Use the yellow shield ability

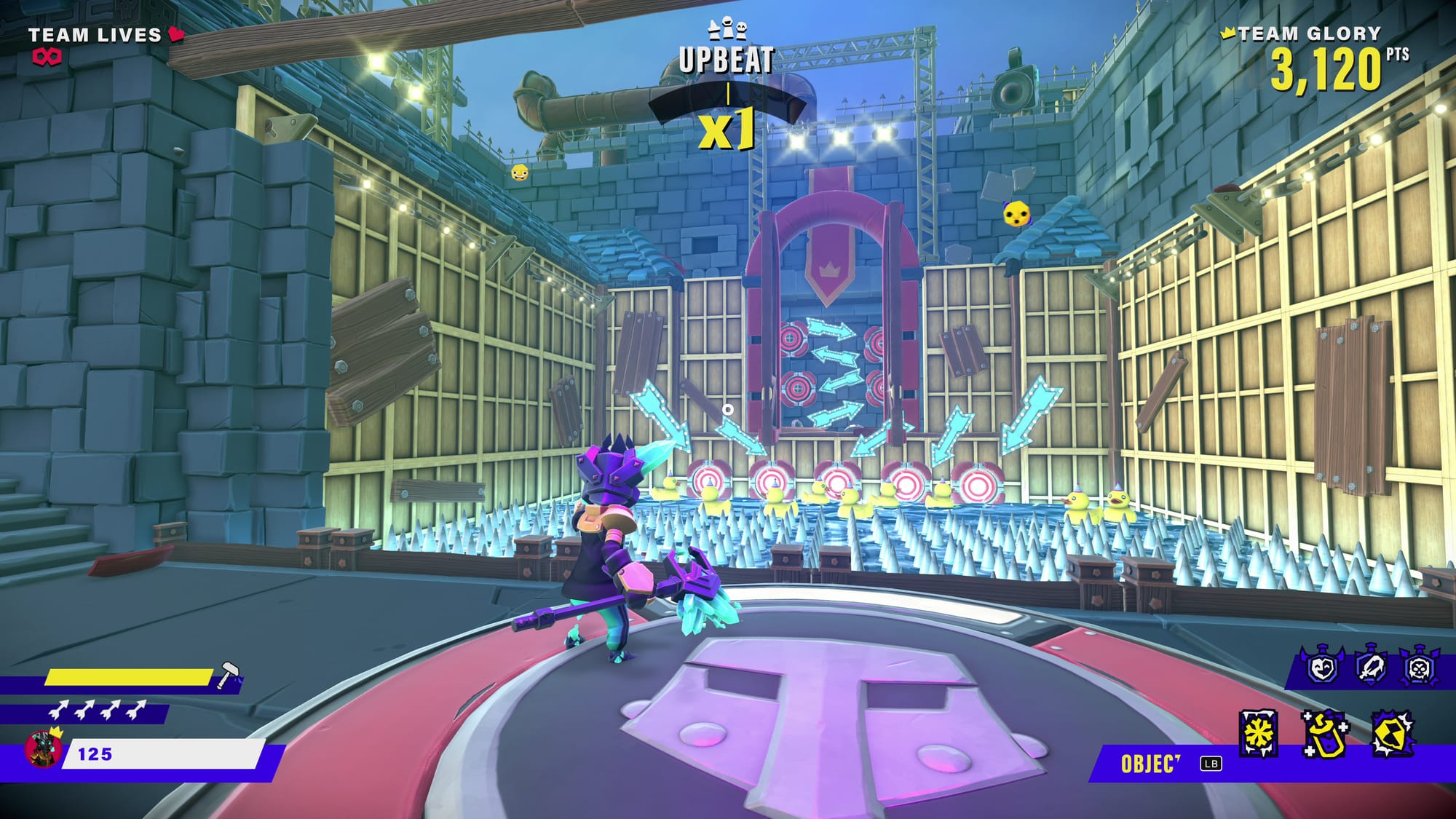coord(1392,733)
